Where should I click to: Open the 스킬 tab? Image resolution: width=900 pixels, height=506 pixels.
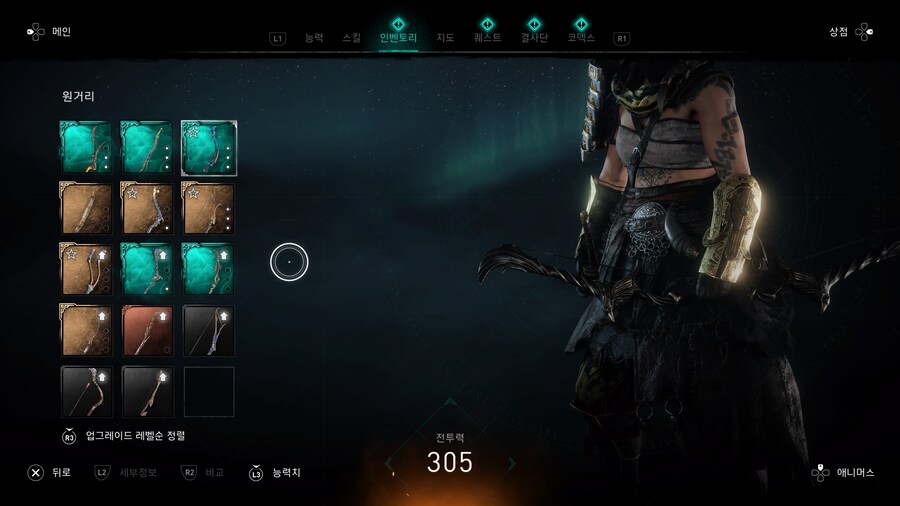pos(351,38)
